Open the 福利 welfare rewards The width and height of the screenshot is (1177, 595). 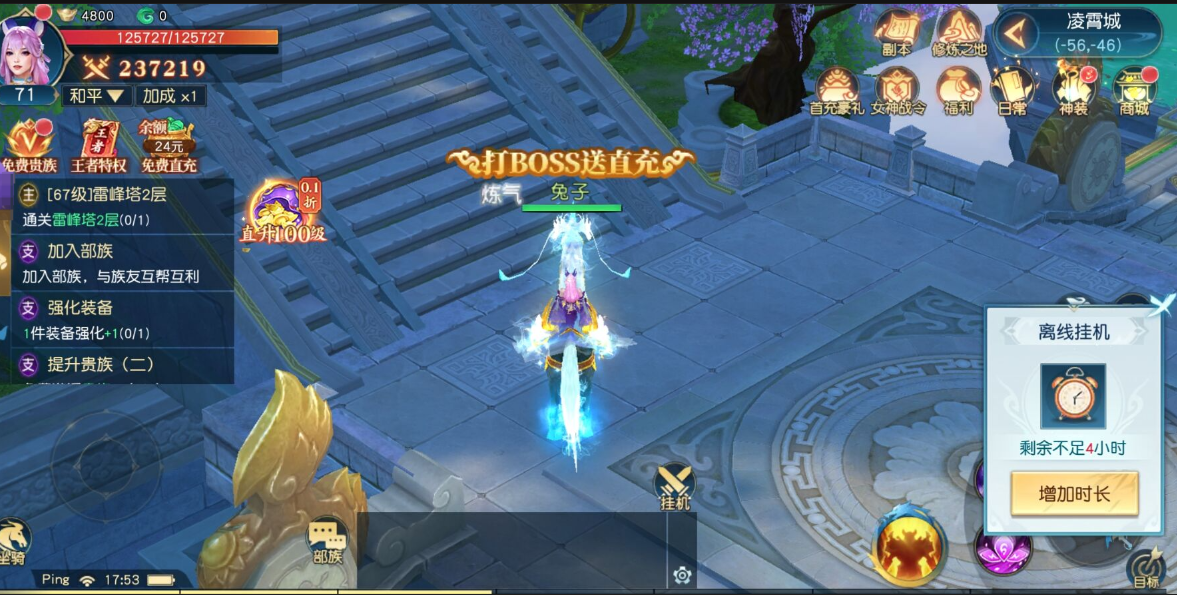pyautogui.click(x=958, y=90)
